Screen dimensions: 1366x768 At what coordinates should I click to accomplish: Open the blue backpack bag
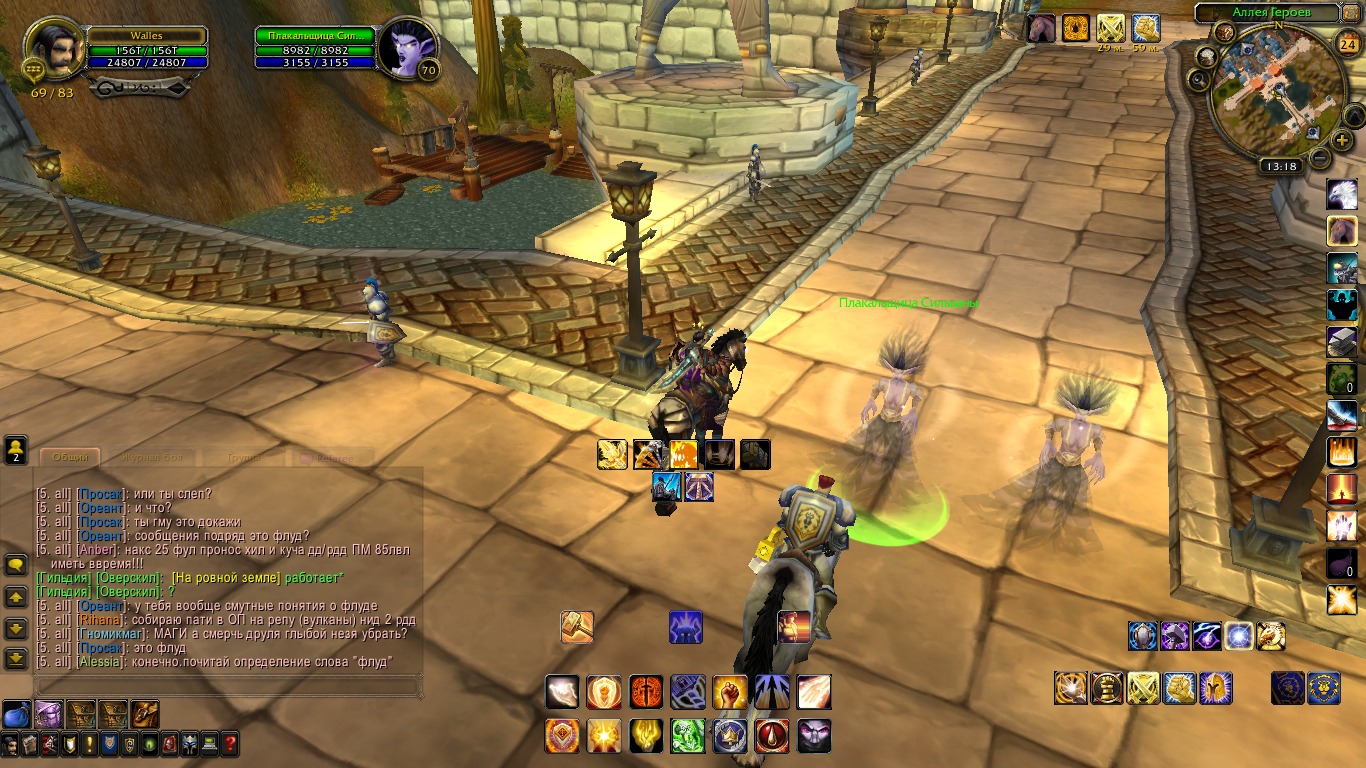[16, 714]
